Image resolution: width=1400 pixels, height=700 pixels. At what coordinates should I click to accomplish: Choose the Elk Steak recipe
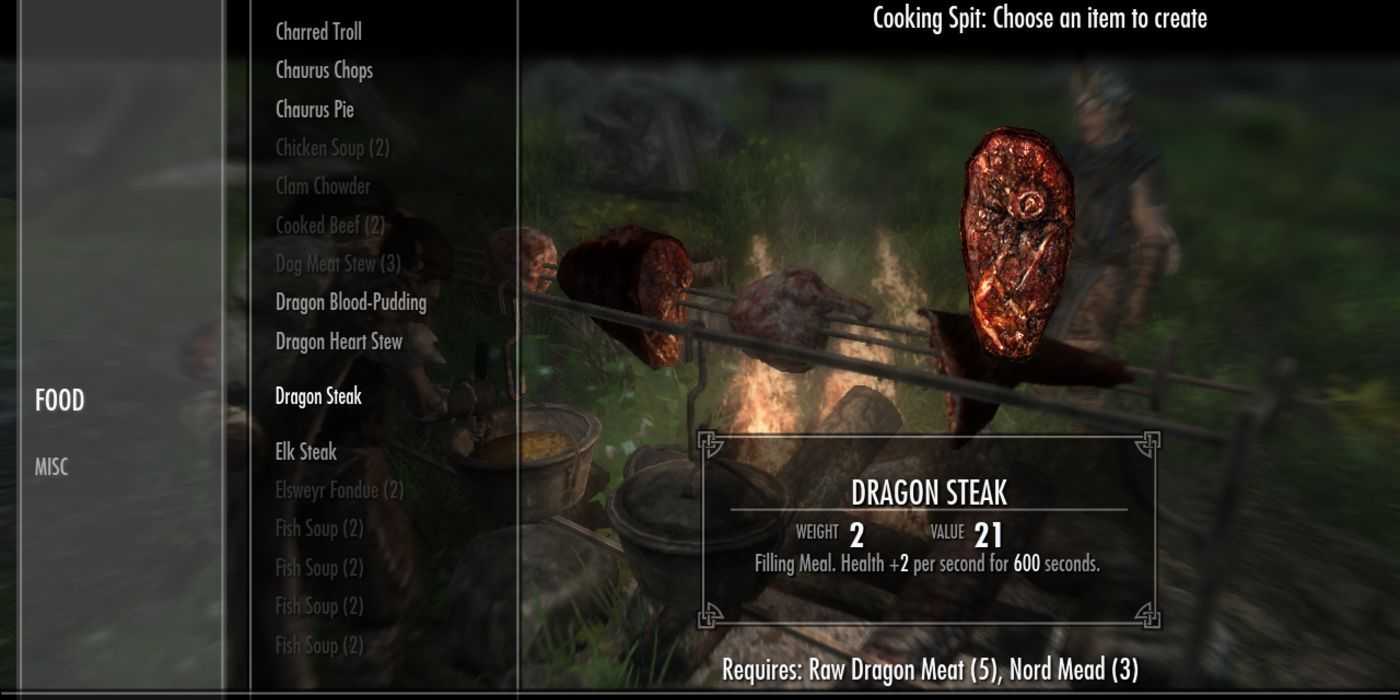(x=306, y=452)
